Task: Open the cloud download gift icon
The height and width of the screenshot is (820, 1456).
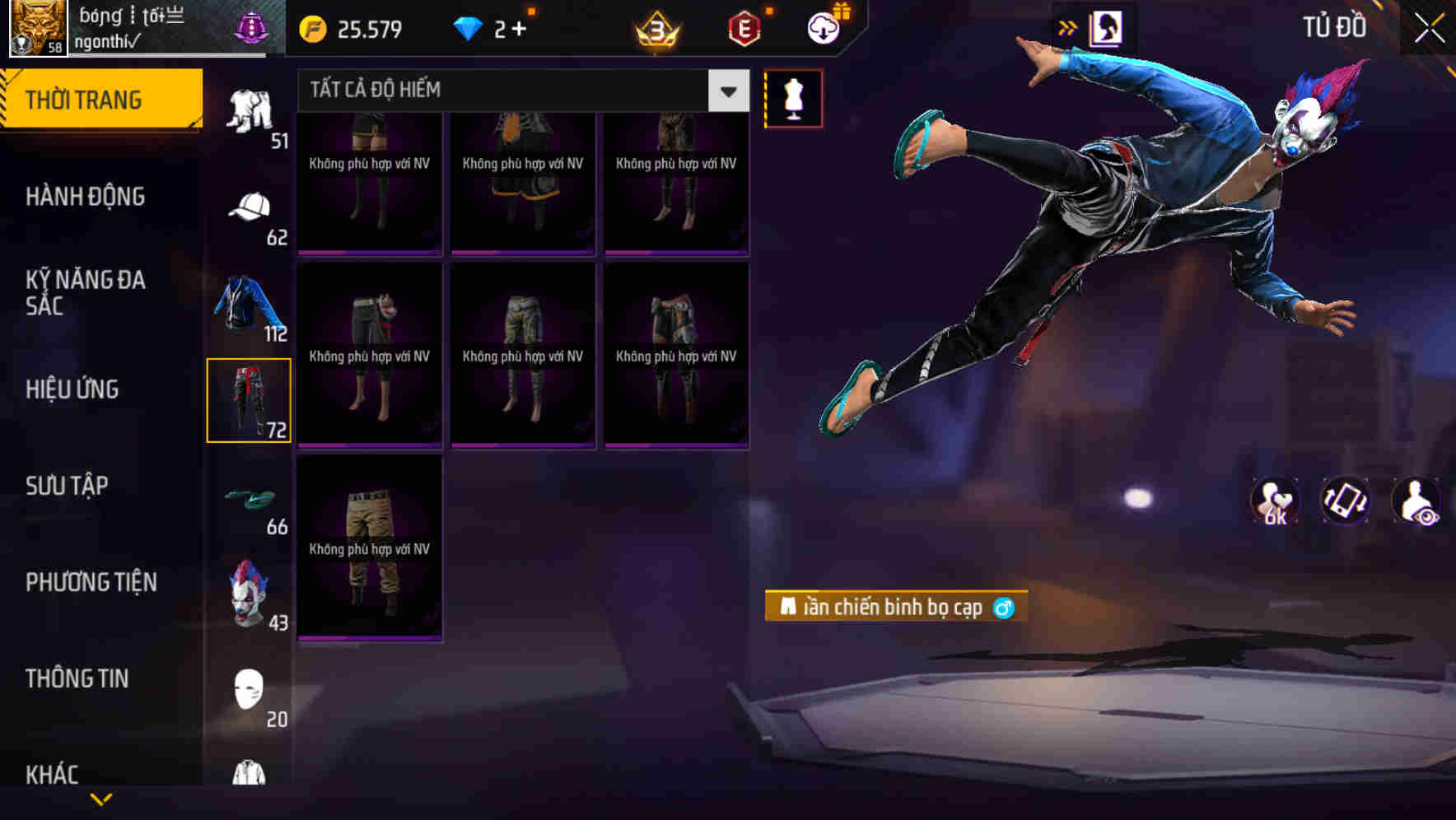Action: (x=821, y=27)
